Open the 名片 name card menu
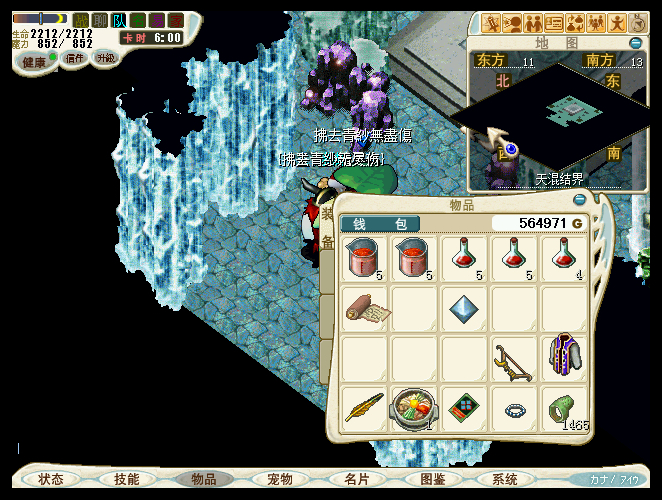The image size is (662, 500). [x=357, y=479]
